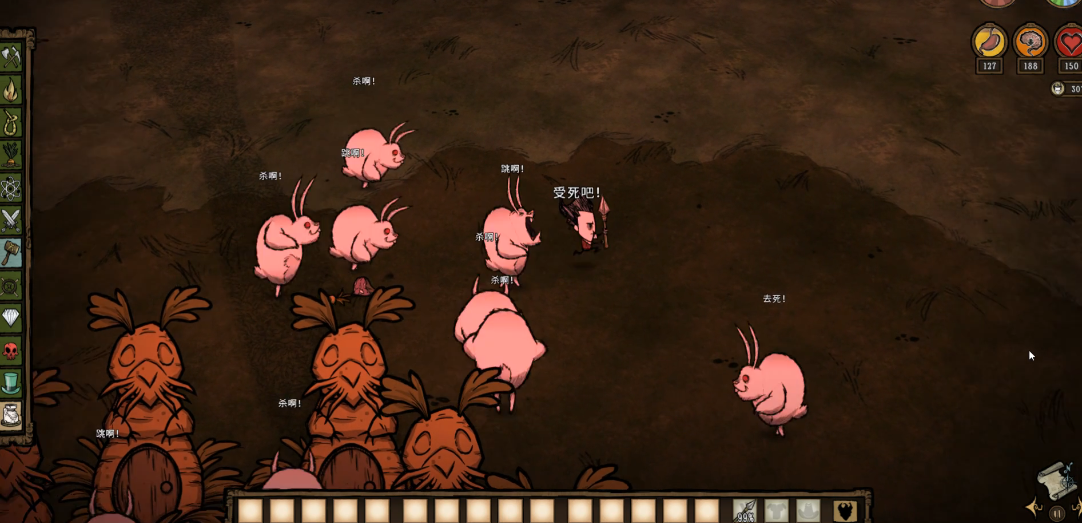Viewport: 1082px width, 523px height.
Task: Open the Magic red skull crafting tab
Action: (x=11, y=351)
